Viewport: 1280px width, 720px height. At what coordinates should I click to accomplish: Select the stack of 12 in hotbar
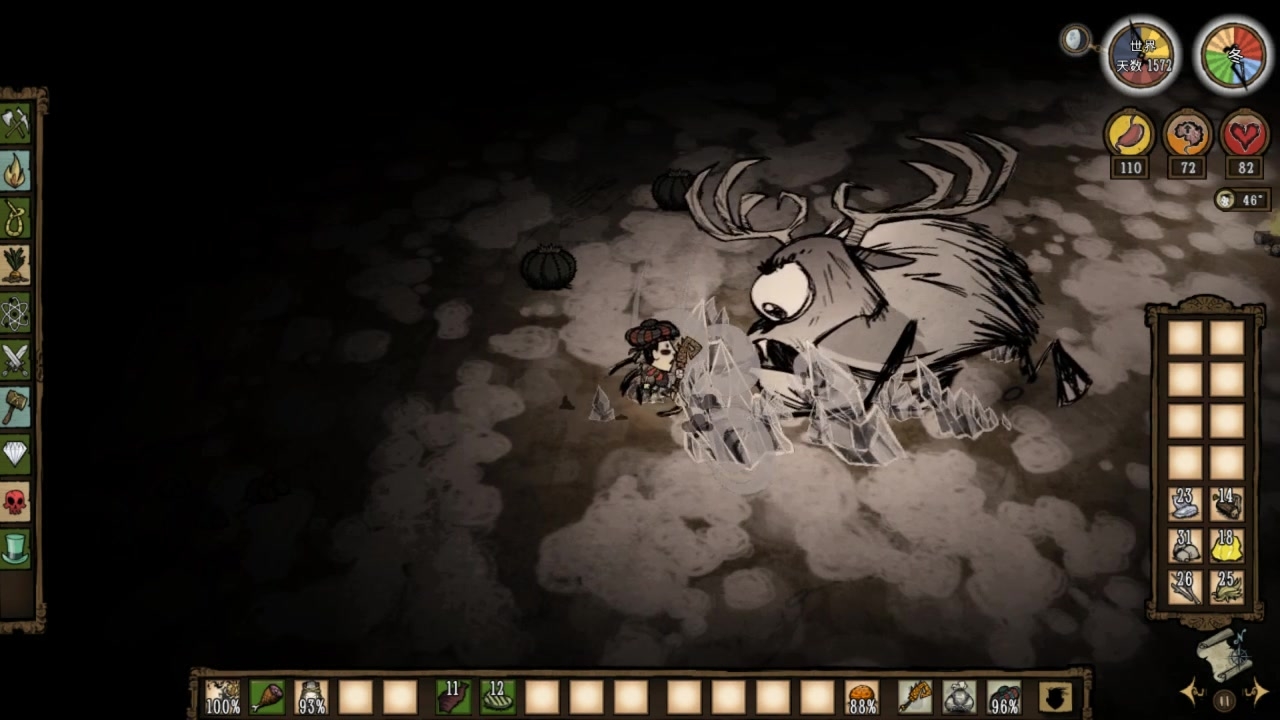click(498, 696)
